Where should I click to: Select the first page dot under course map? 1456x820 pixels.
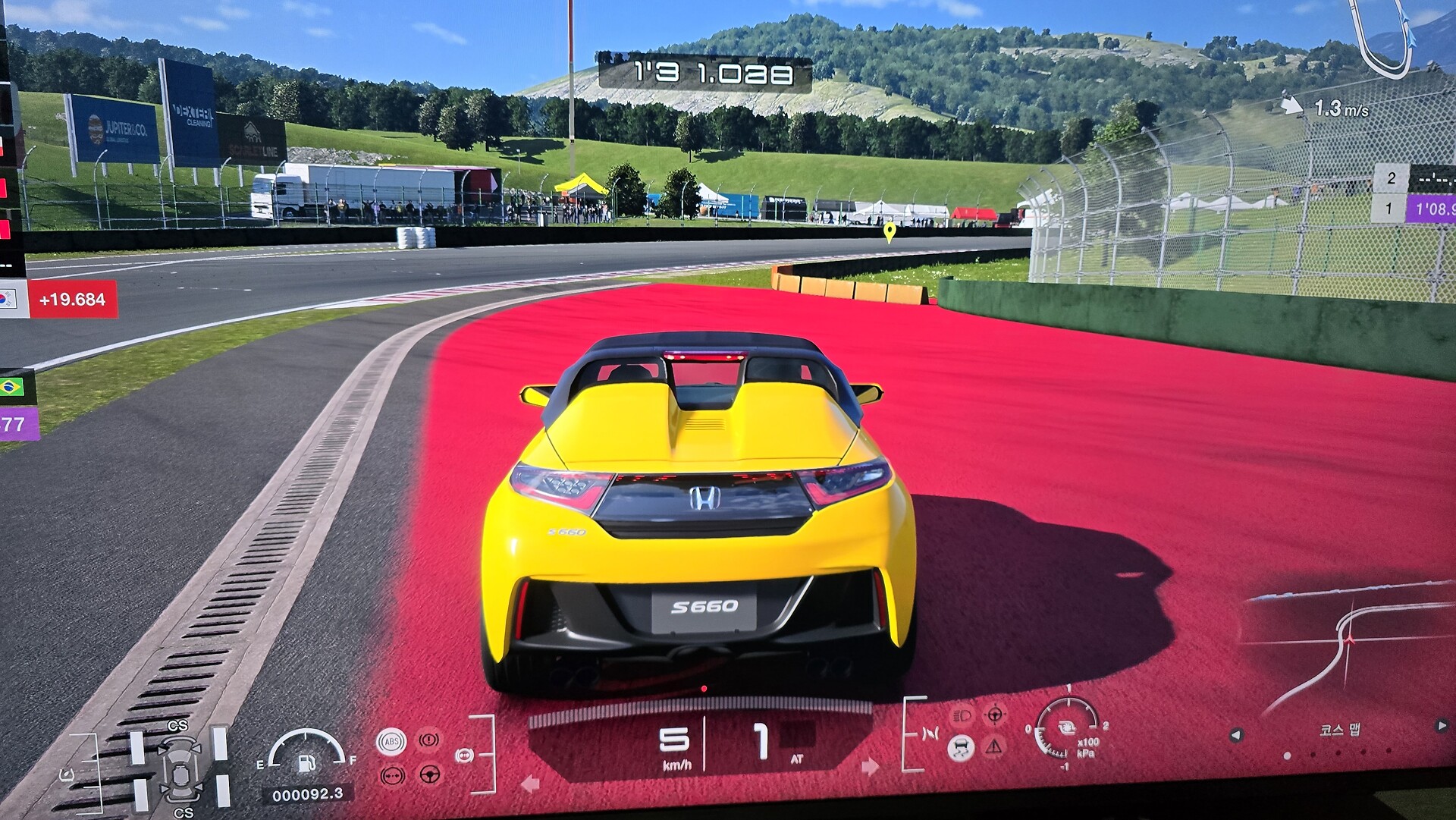click(1287, 756)
